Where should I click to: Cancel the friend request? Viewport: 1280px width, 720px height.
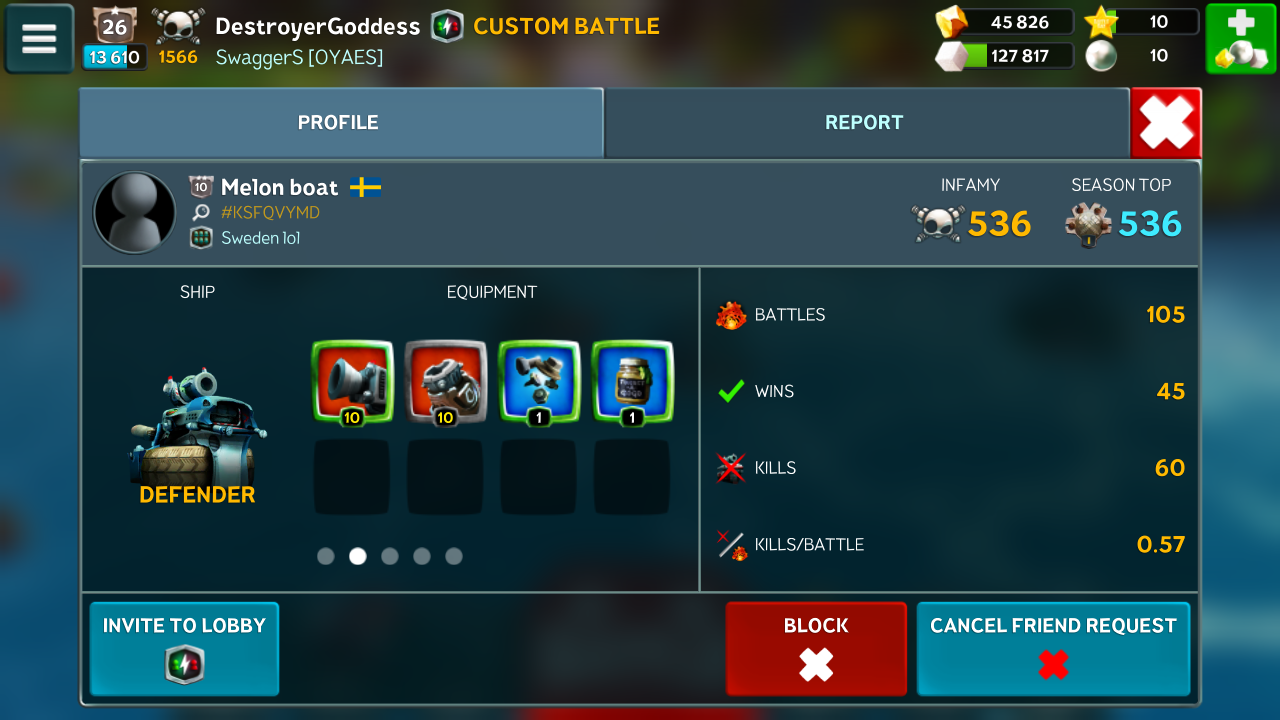(1053, 648)
